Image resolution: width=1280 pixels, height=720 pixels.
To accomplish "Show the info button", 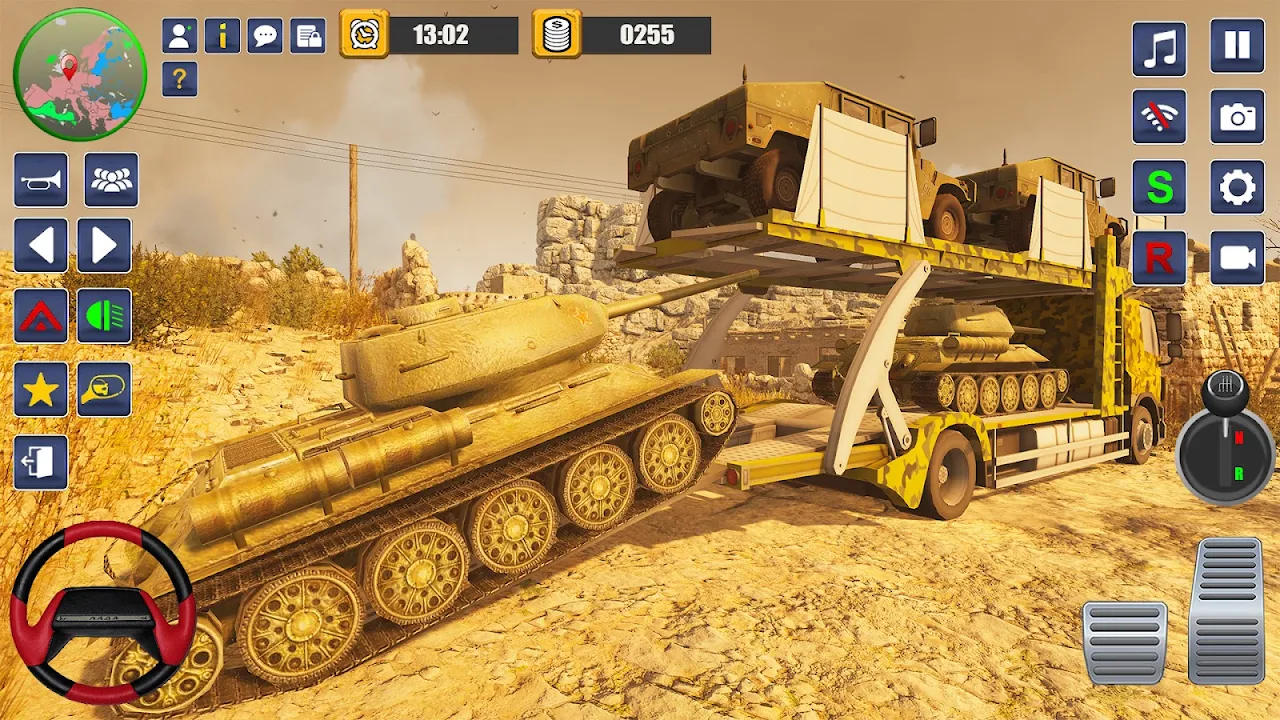I will tap(222, 36).
